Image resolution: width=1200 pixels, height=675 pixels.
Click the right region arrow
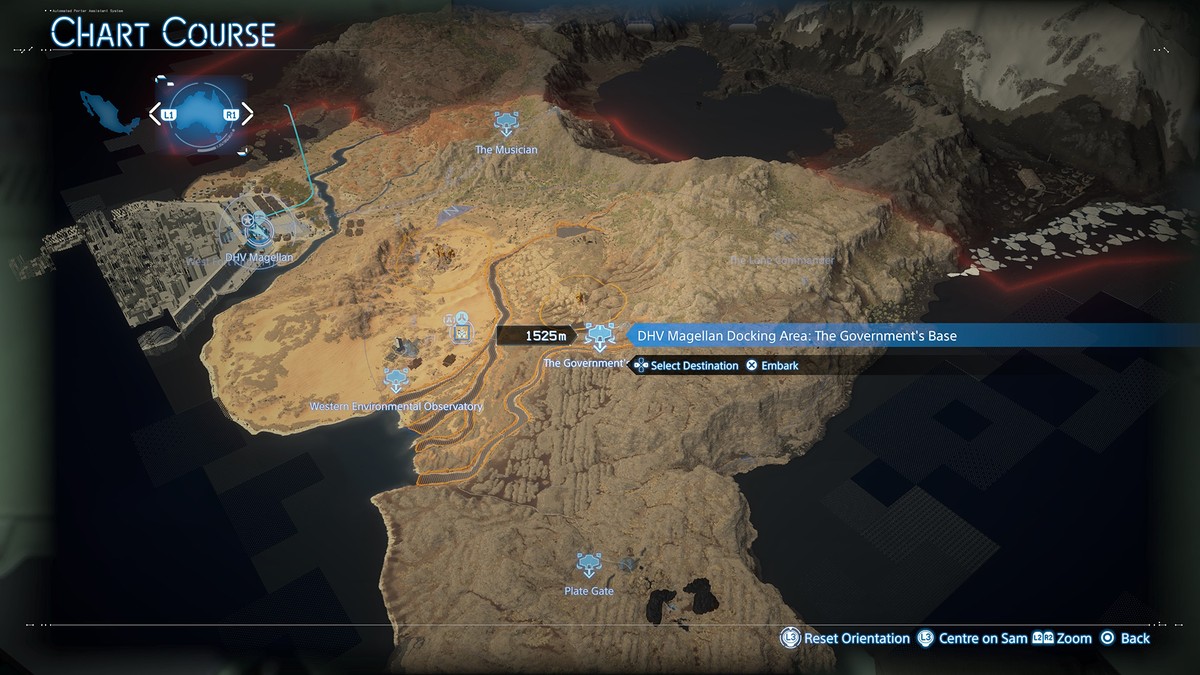point(245,114)
